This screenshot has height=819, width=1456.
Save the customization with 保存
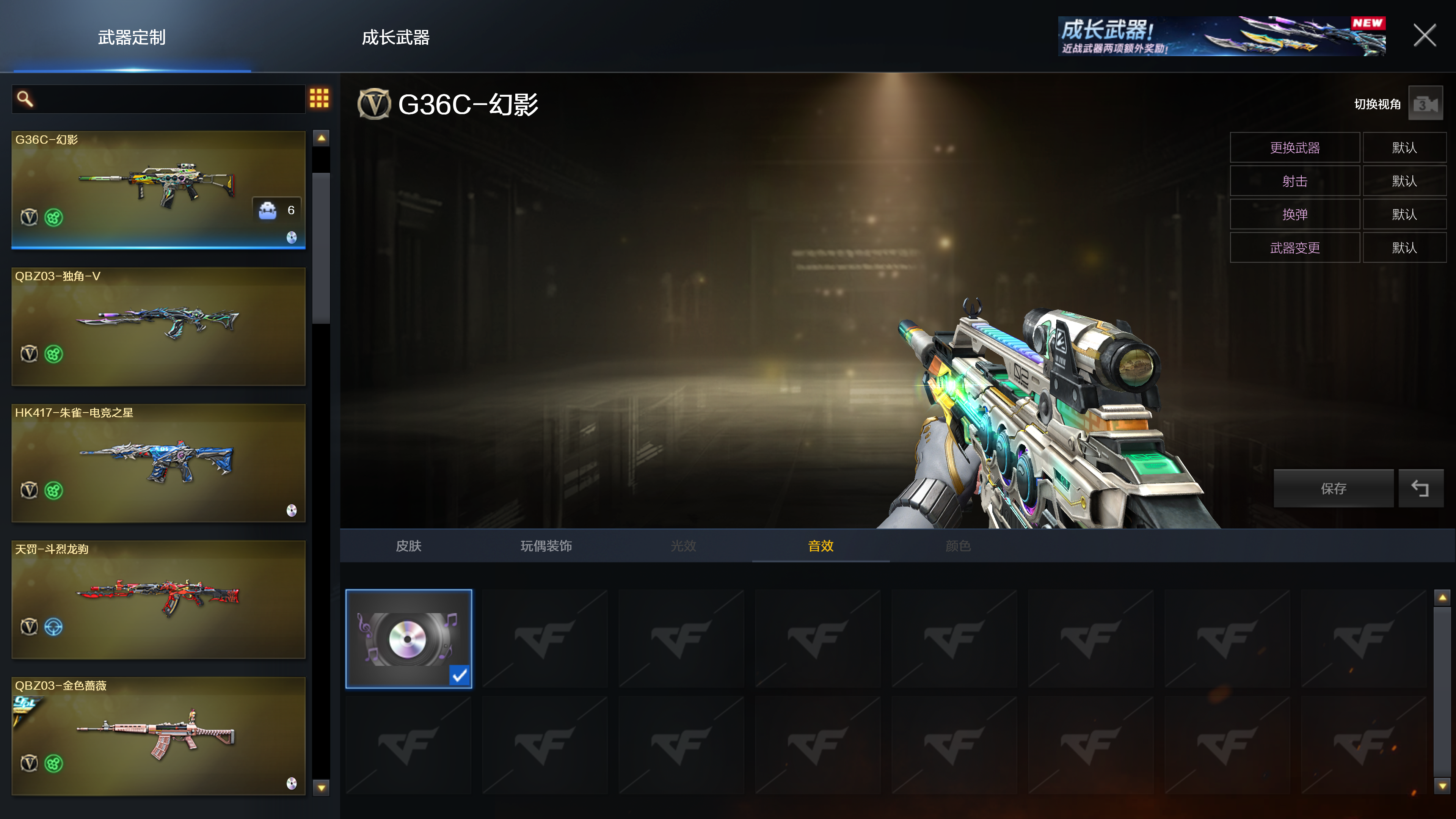[x=1334, y=488]
